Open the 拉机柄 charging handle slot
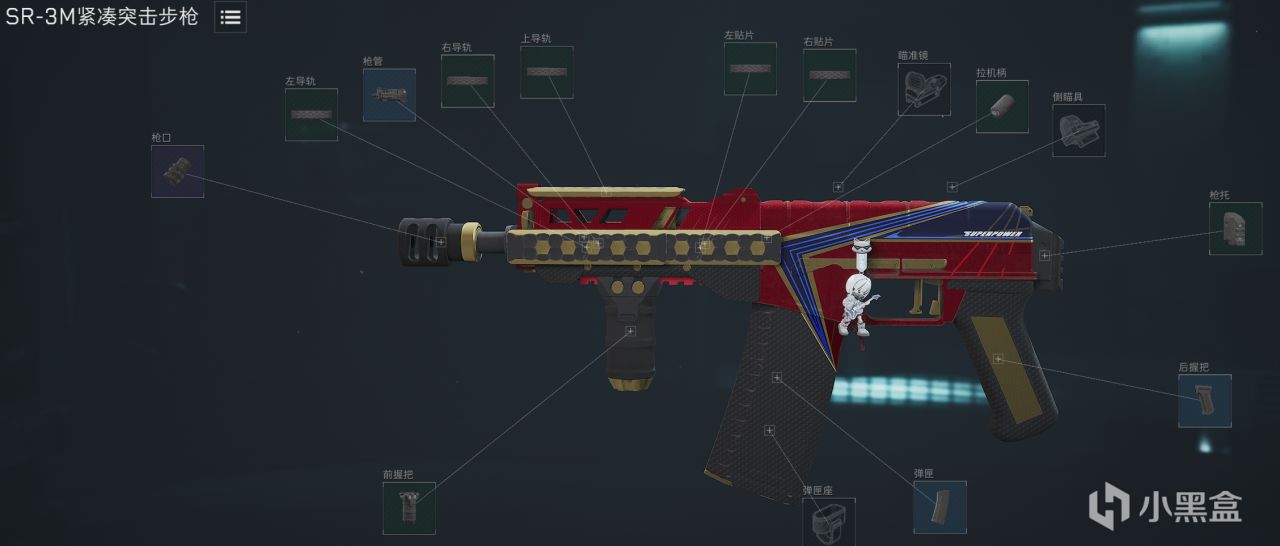1280x546 pixels. click(1002, 106)
